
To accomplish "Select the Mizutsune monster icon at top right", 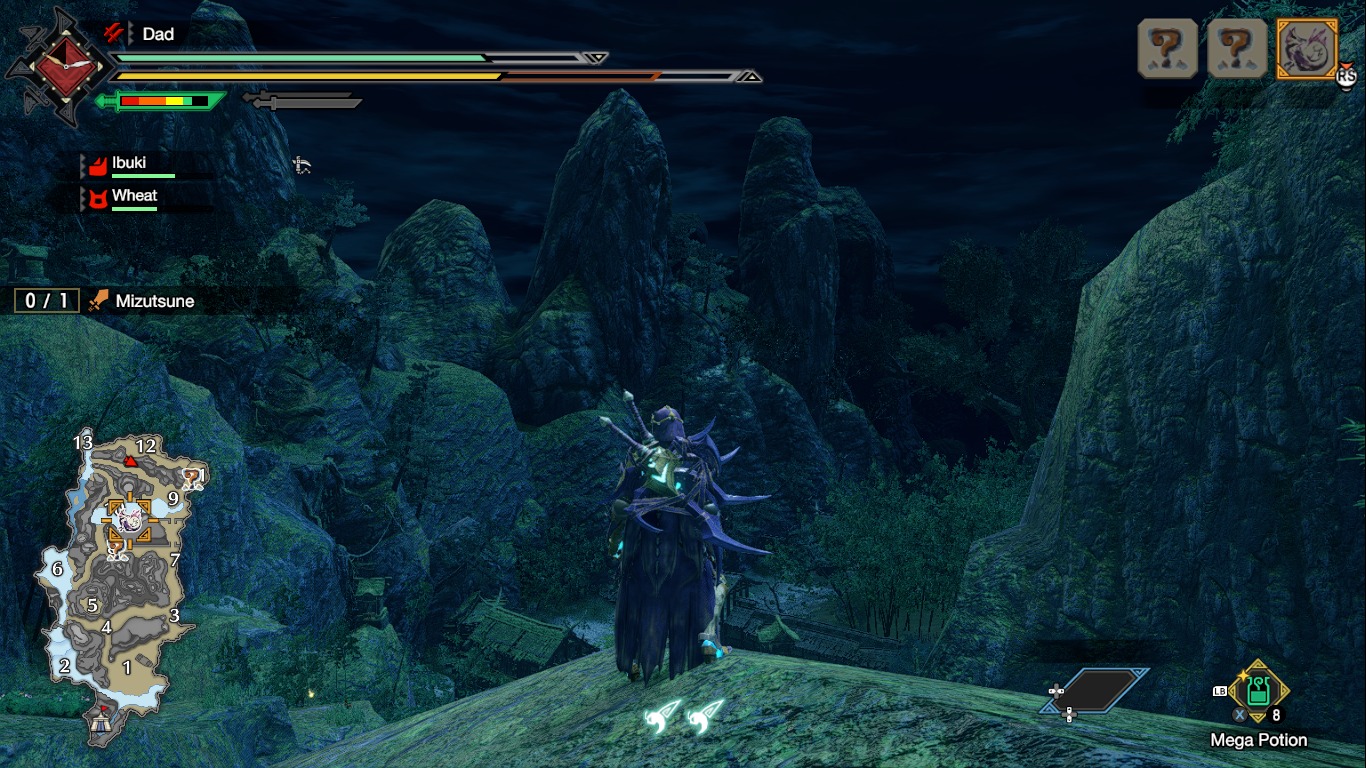I will (1307, 49).
